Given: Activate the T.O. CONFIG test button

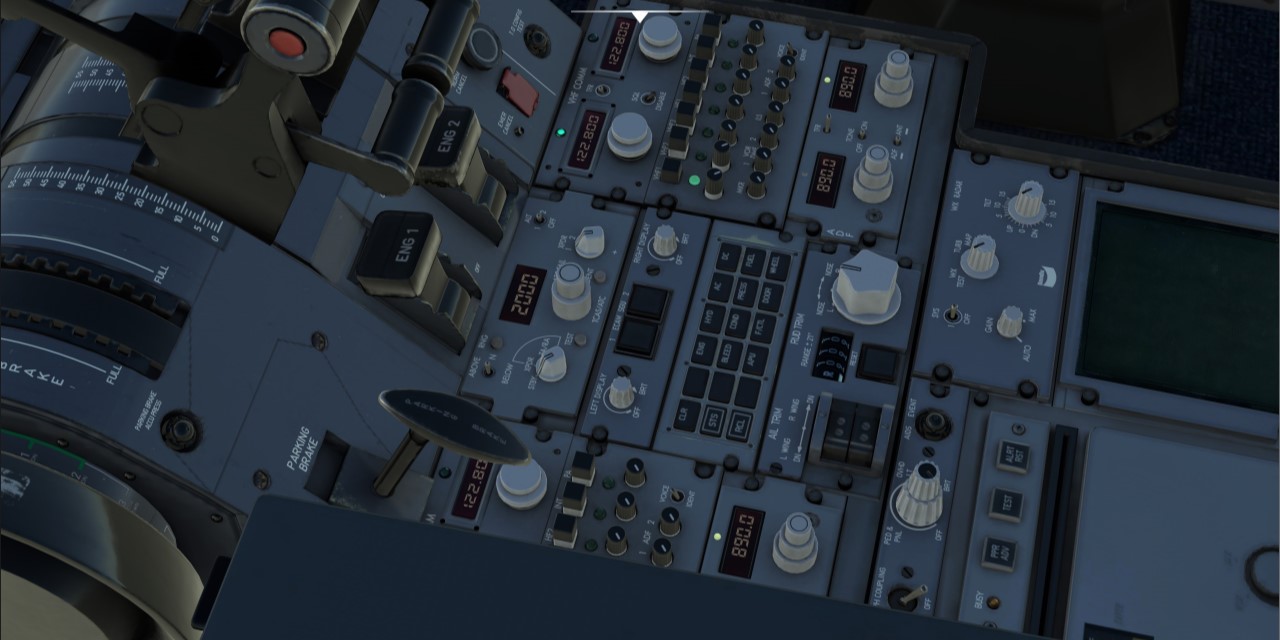Looking at the screenshot, I should [x=537, y=41].
